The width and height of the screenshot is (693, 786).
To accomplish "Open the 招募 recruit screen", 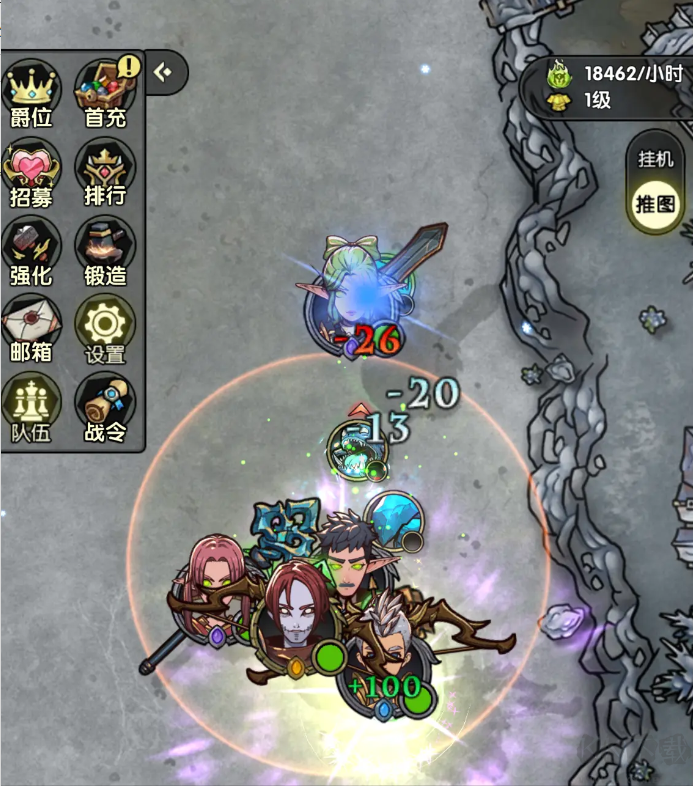I will [31, 174].
